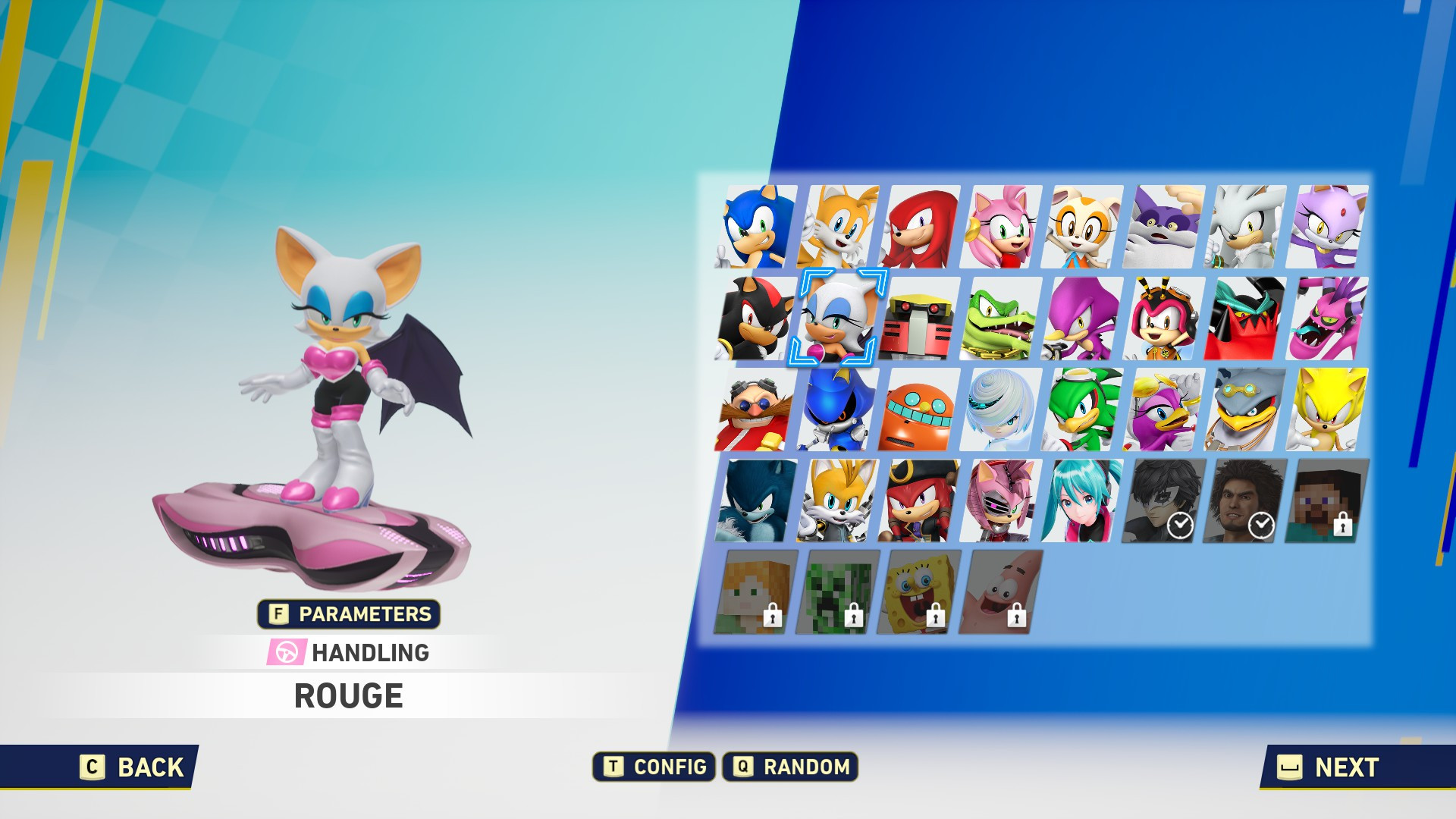Open the Parameters panel
1456x819 pixels.
point(349,615)
